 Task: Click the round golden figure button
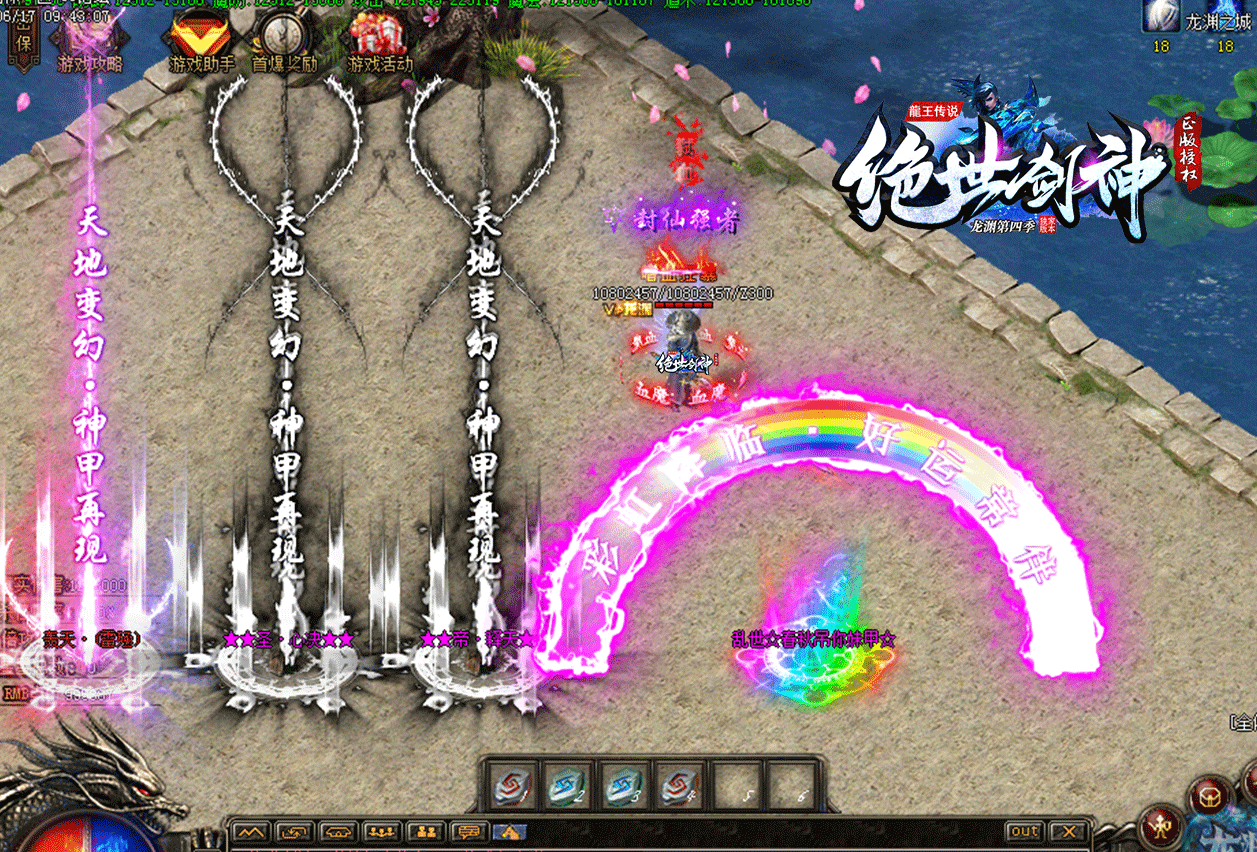[x=1162, y=828]
